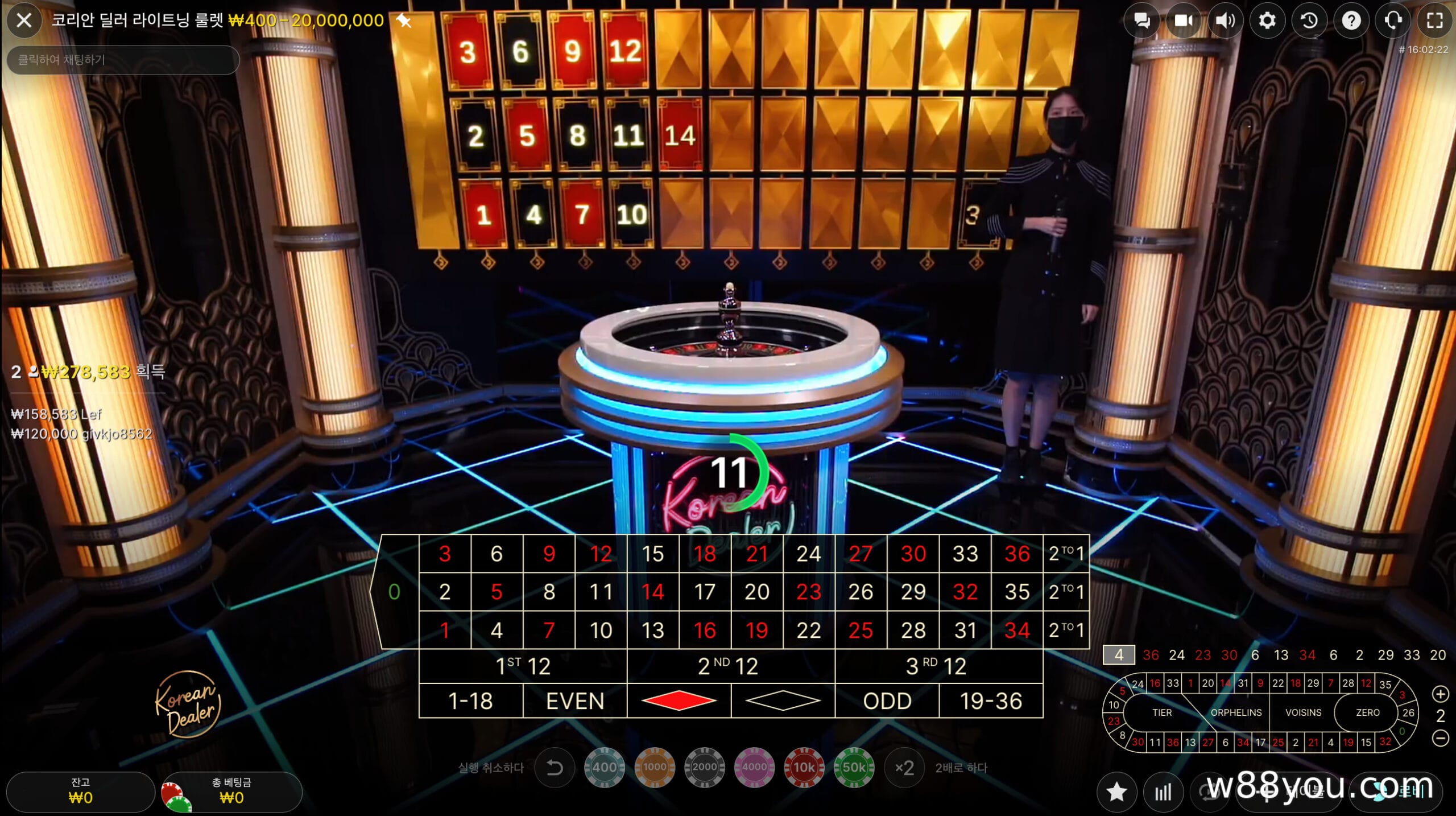1456x816 pixels.
Task: Double the bet with x2
Action: coord(904,768)
